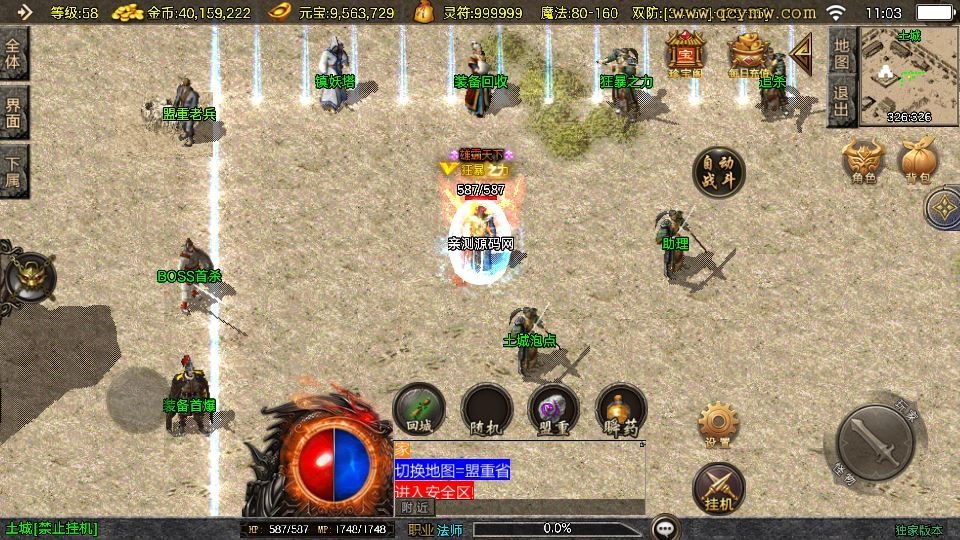Click the 退出 exit button
The width and height of the screenshot is (960, 540).
(842, 100)
